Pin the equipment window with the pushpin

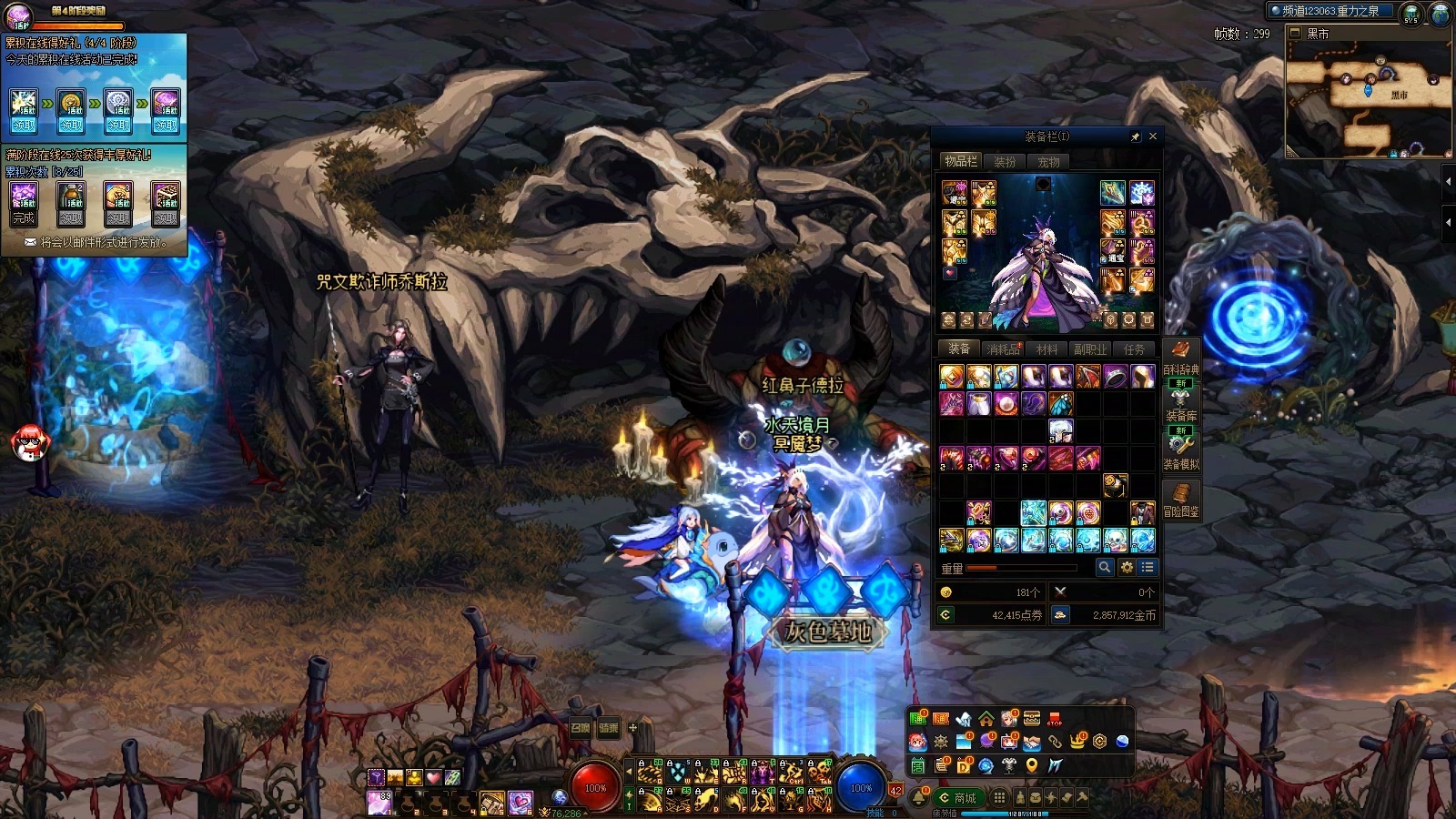click(x=1135, y=136)
